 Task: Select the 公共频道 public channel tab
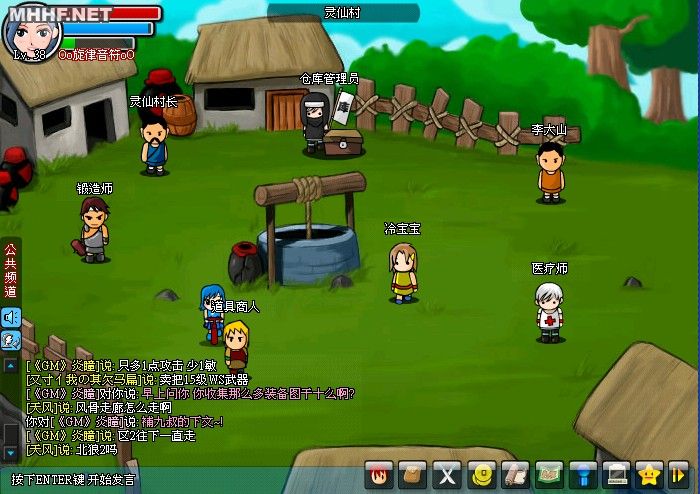[11, 270]
